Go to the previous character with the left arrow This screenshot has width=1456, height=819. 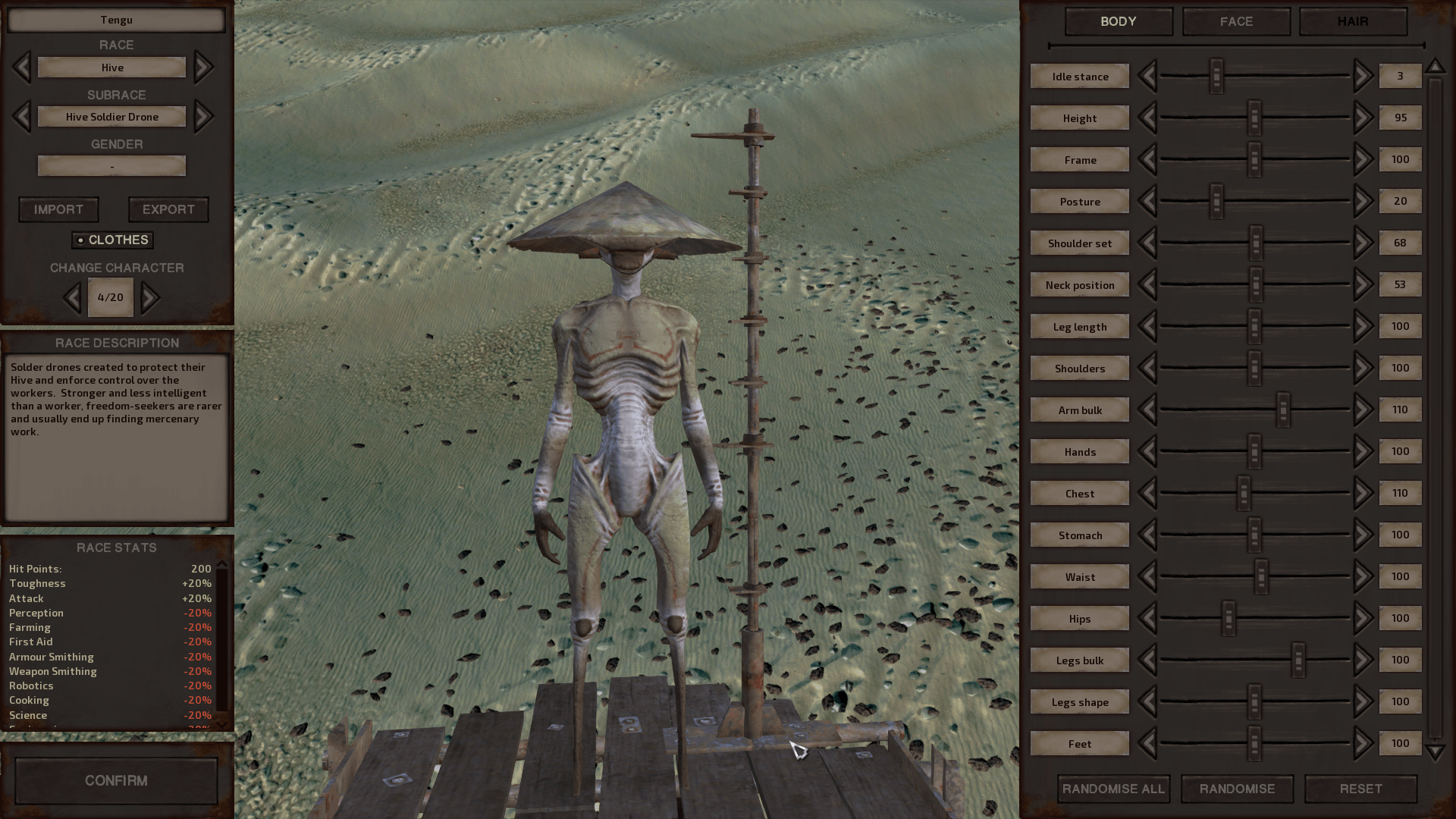[x=73, y=297]
